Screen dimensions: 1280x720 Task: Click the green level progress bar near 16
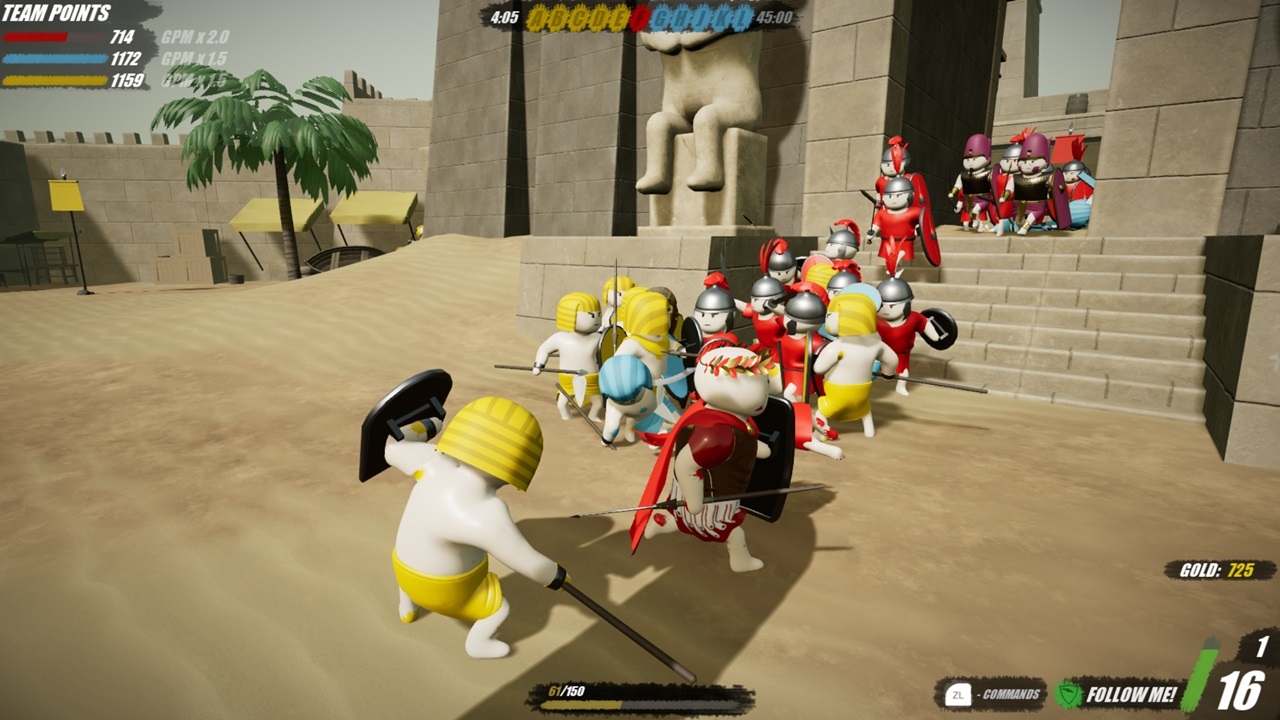[x=1200, y=680]
